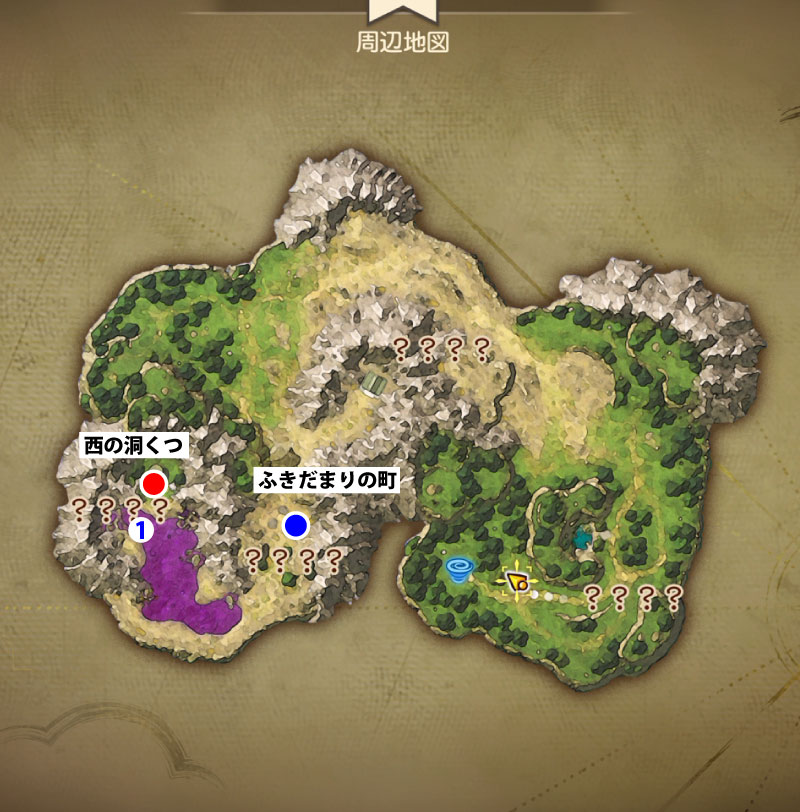Select the teal marker in the eastern forest
Image resolution: width=800 pixels, height=812 pixels.
pos(583,539)
